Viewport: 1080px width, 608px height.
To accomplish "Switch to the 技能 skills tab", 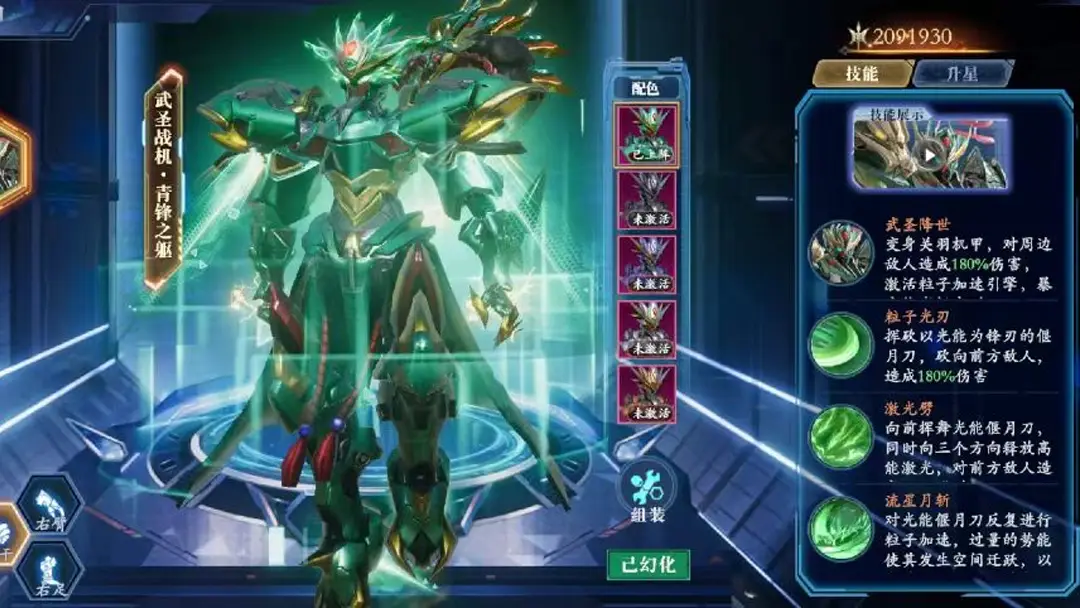I will pyautogui.click(x=861, y=73).
